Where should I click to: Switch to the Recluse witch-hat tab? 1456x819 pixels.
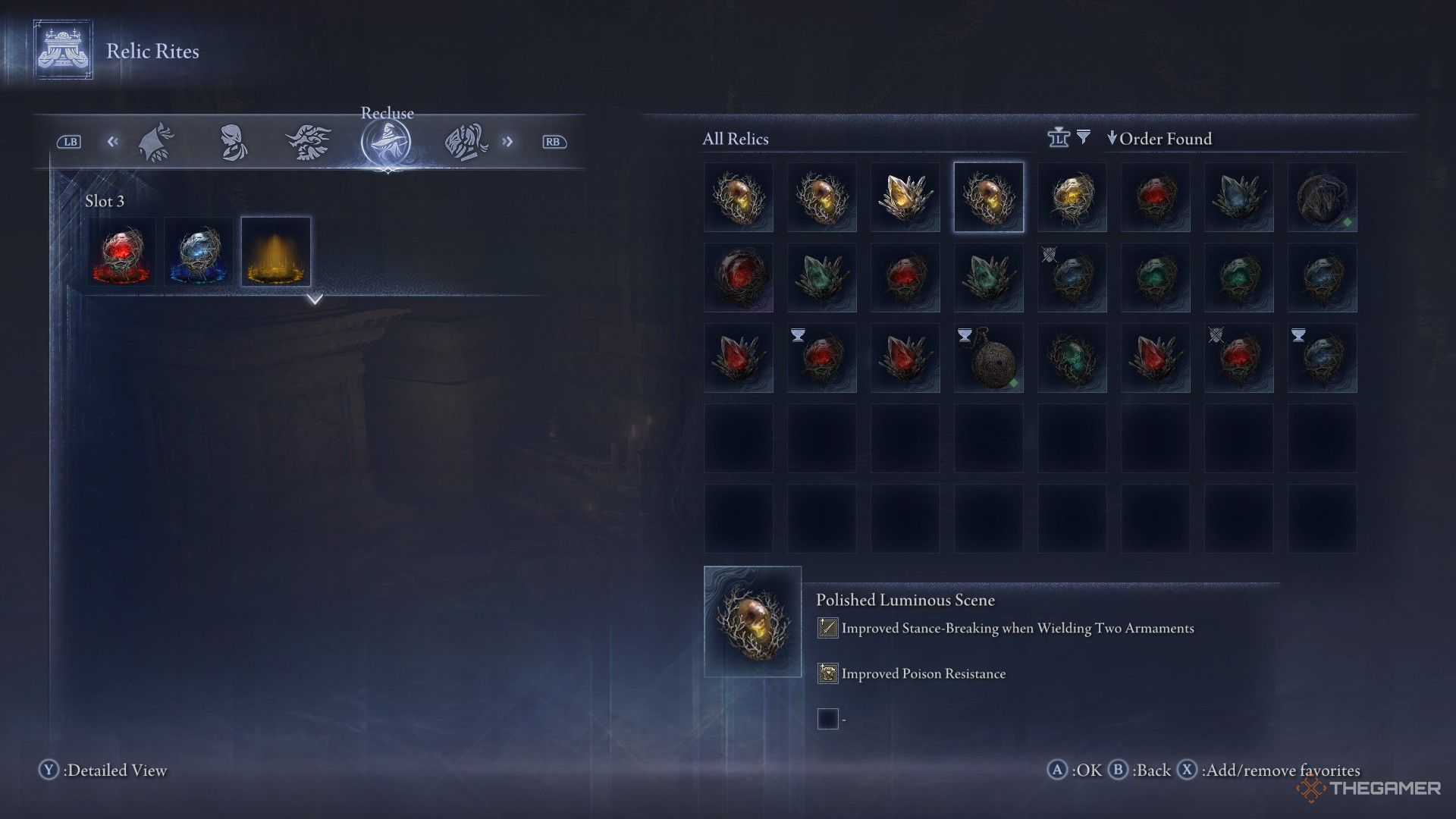point(386,142)
